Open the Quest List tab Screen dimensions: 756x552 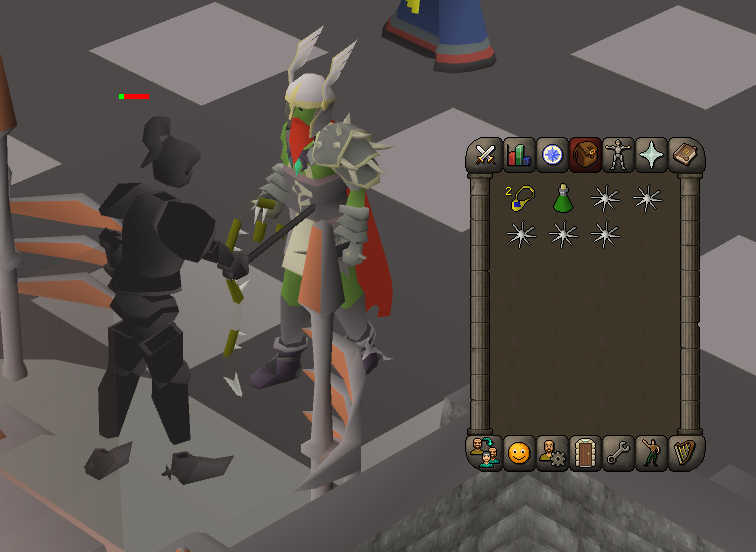552,155
